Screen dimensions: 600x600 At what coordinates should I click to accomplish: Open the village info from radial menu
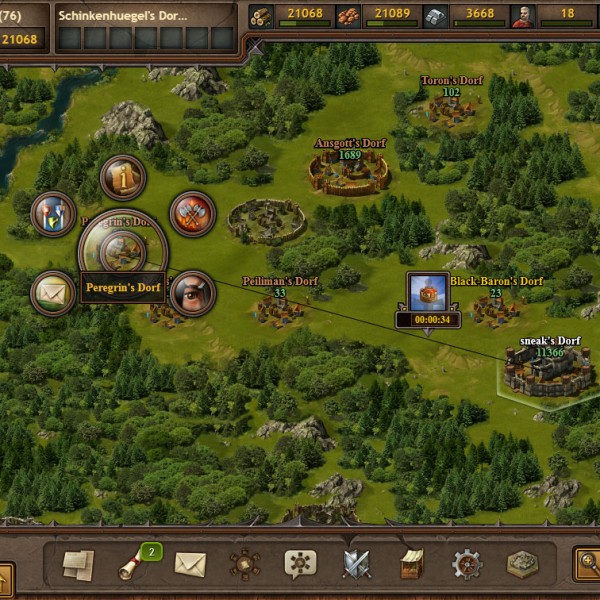pyautogui.click(x=123, y=178)
